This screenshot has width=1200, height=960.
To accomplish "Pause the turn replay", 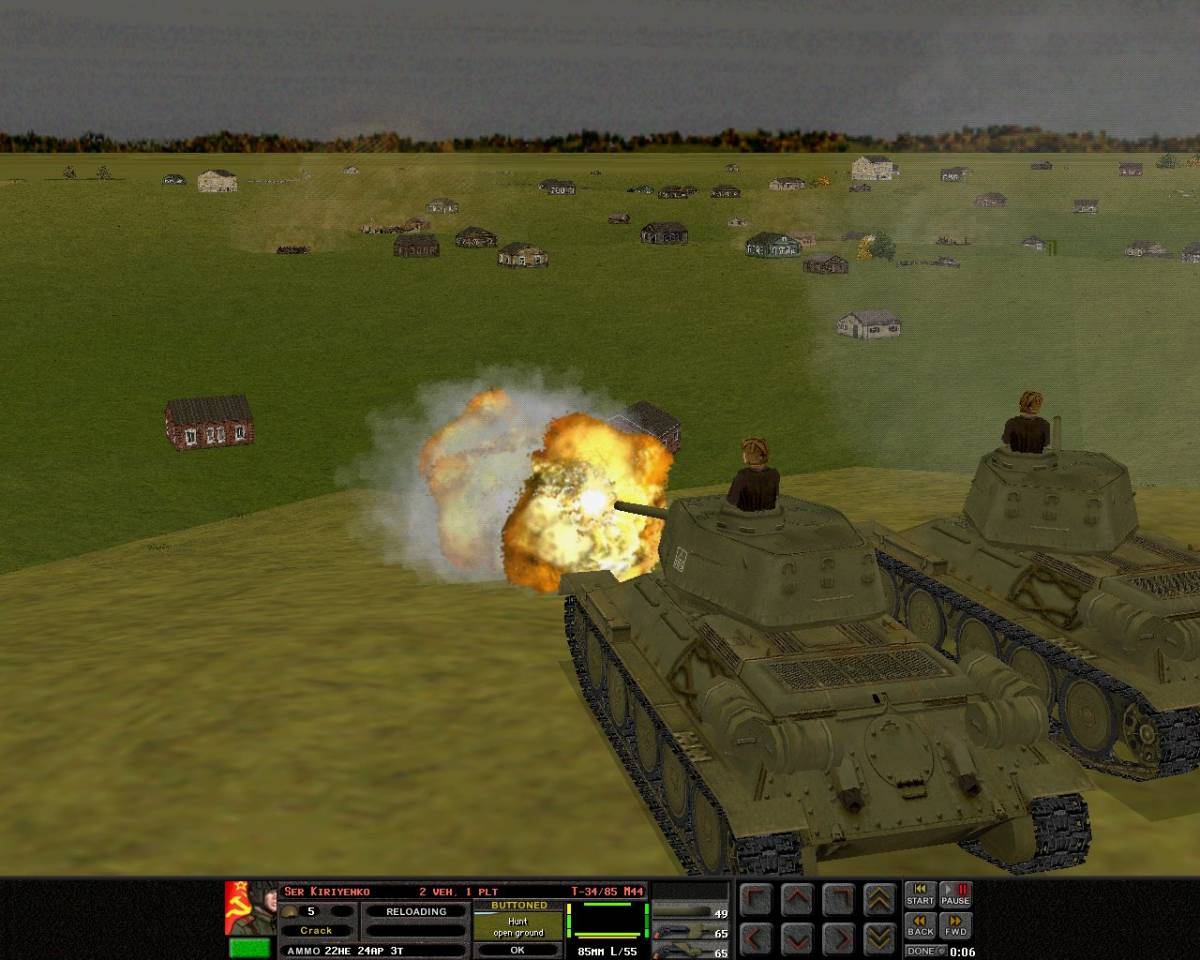I will [x=955, y=894].
